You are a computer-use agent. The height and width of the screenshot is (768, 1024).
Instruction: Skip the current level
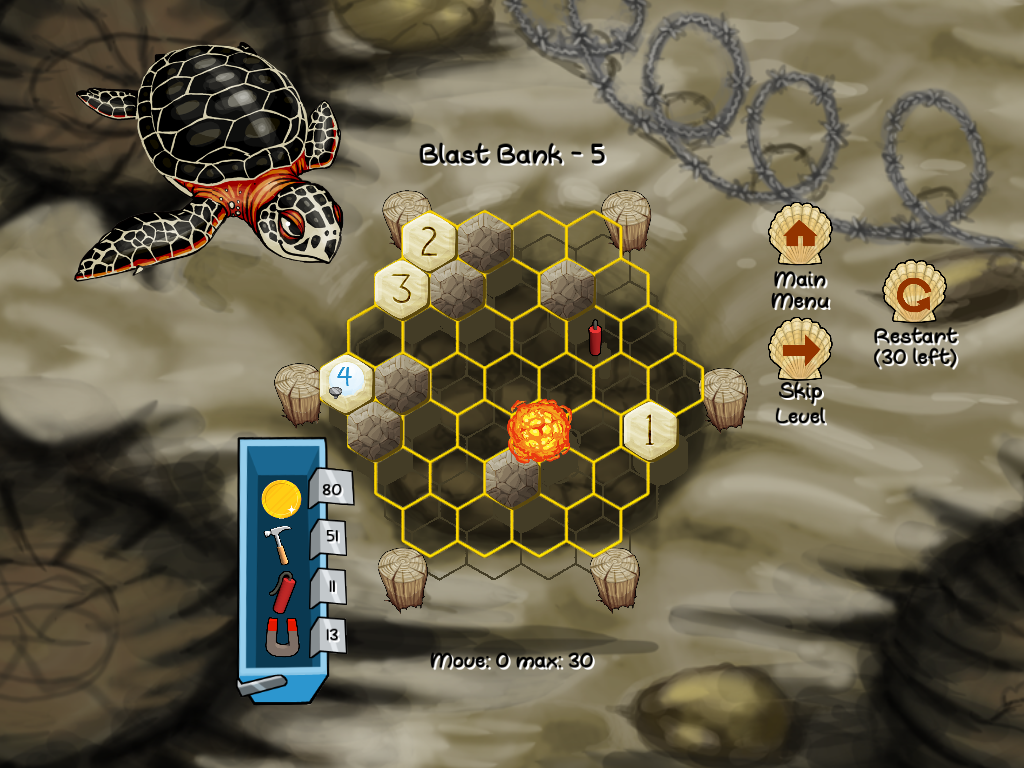click(x=799, y=350)
